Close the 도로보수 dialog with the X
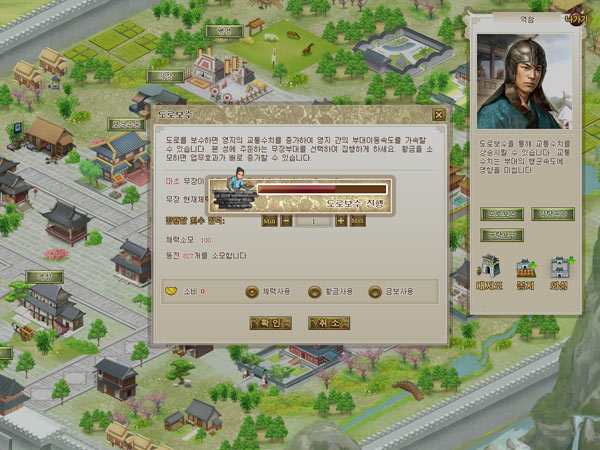The height and width of the screenshot is (450, 600). point(438,114)
